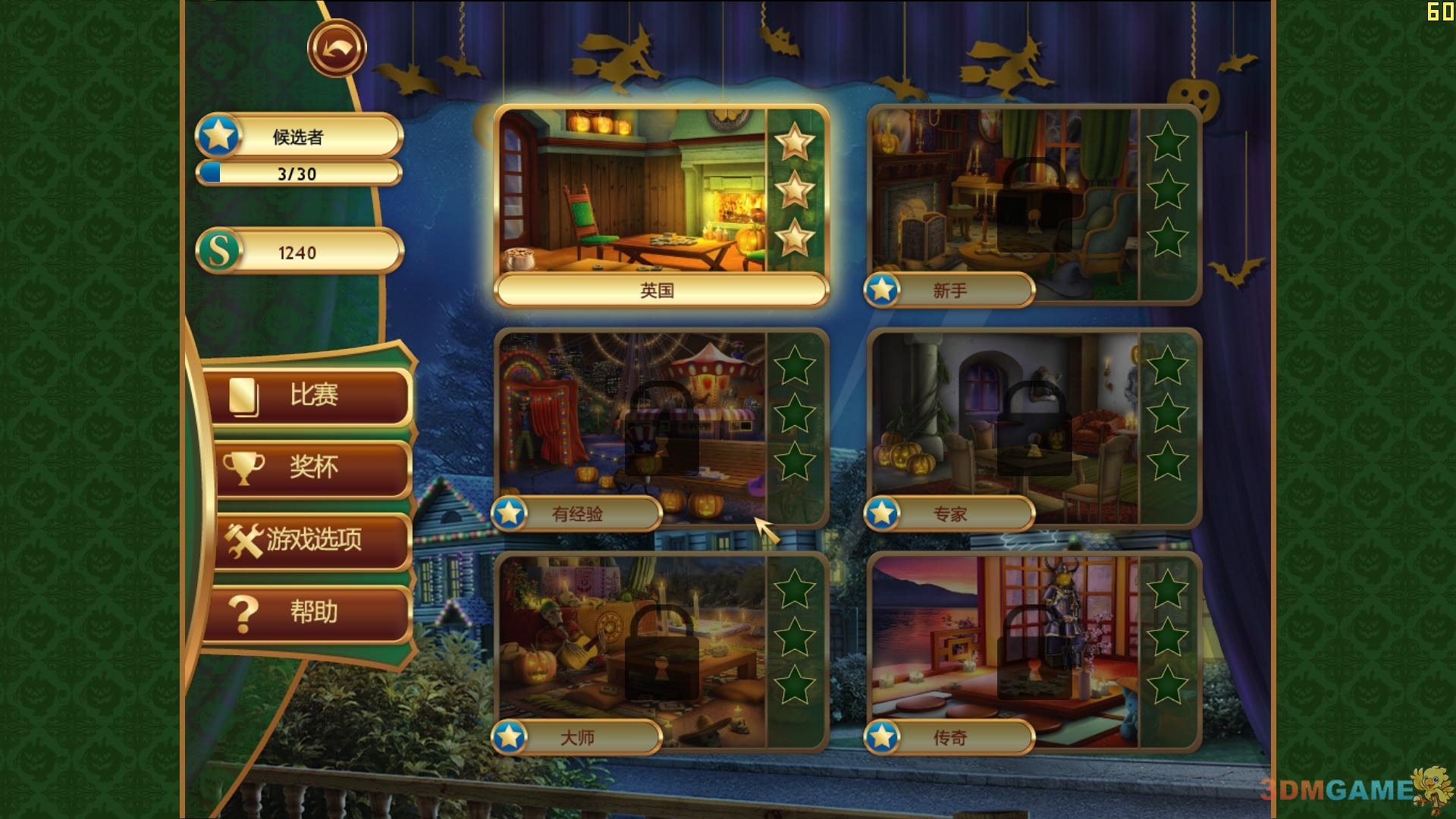Screen dimensions: 1456x819
Task: Click the round back arrow button
Action: [337, 49]
